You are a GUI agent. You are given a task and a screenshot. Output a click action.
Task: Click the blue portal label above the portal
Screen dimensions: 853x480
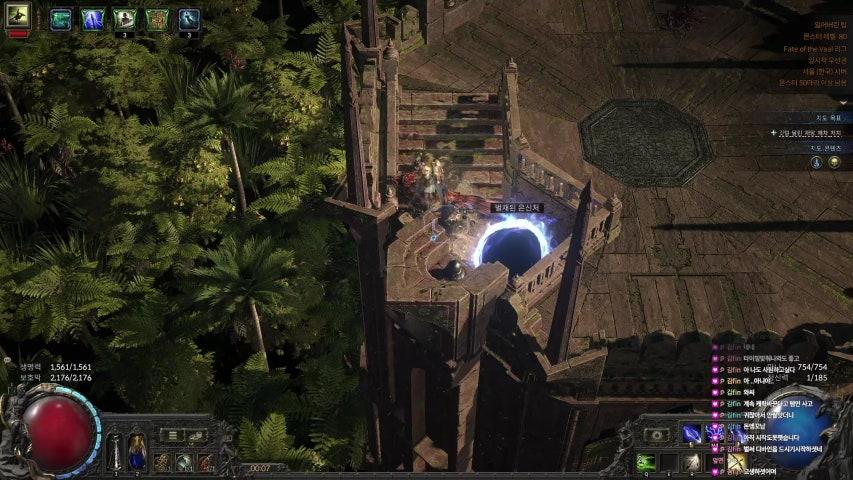[517, 207]
